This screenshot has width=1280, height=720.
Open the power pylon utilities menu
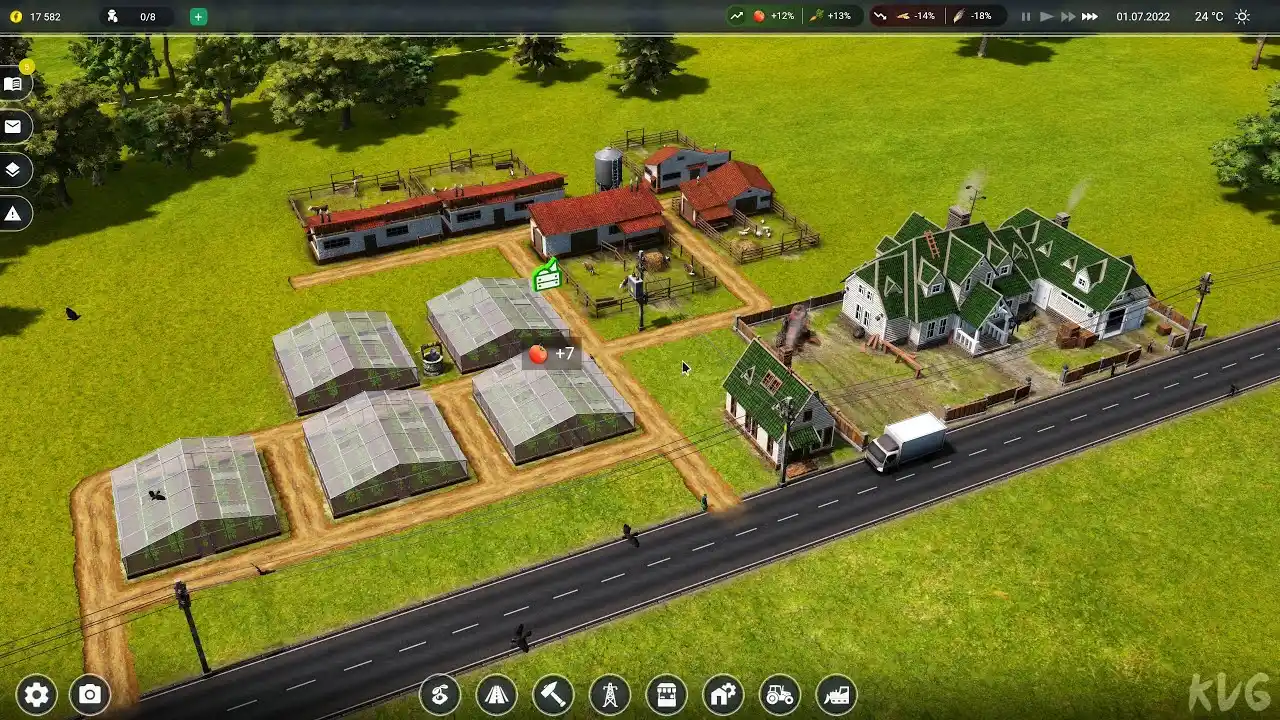click(x=610, y=694)
